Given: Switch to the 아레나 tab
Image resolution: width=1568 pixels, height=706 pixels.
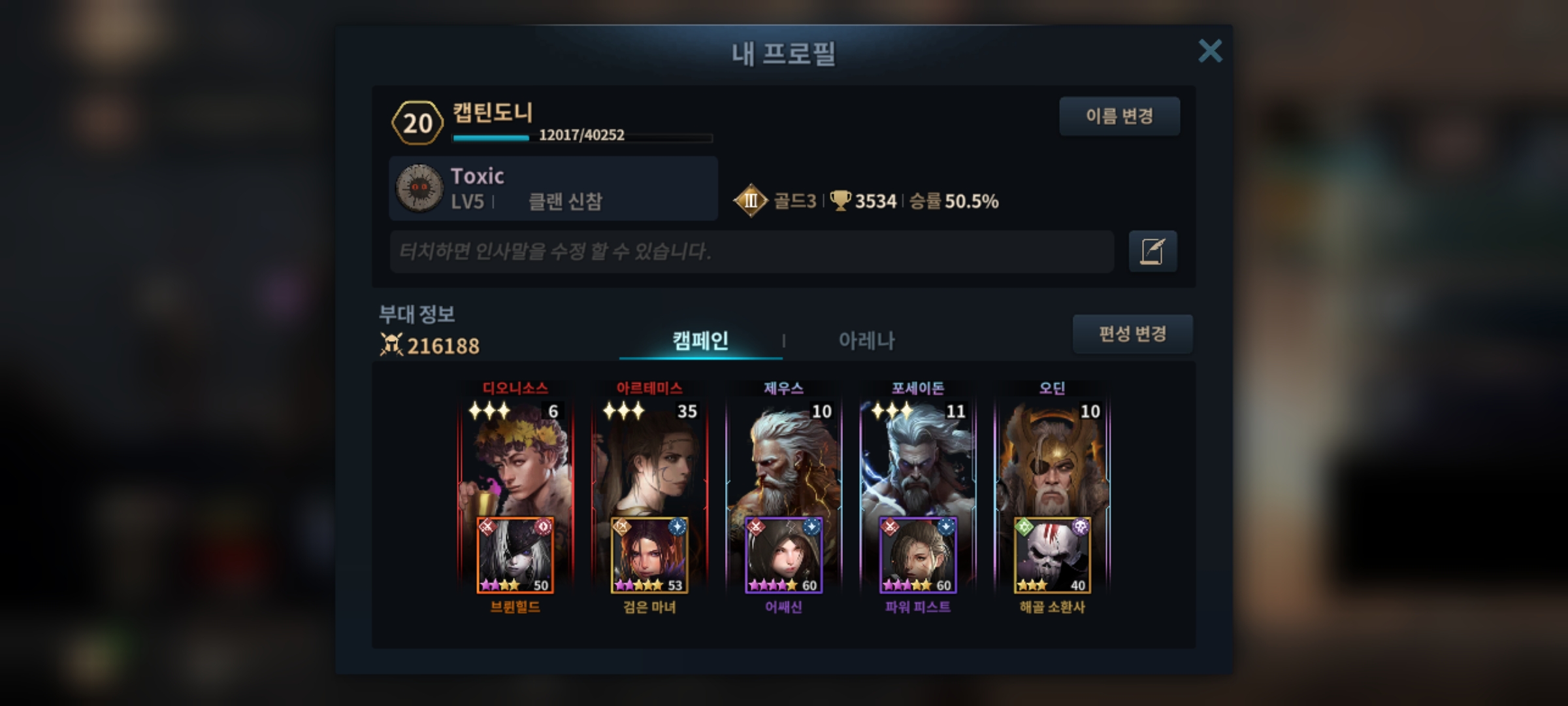Looking at the screenshot, I should pos(866,341).
